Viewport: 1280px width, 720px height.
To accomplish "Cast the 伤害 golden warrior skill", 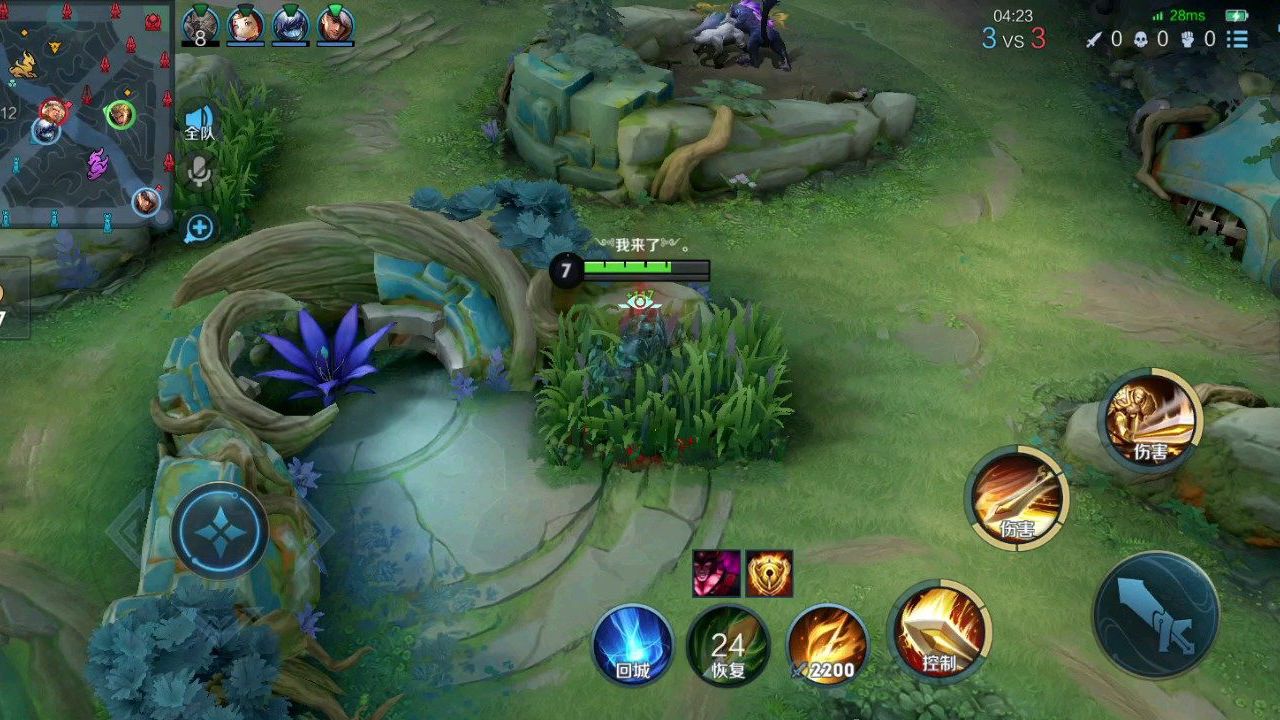I will [x=1151, y=419].
